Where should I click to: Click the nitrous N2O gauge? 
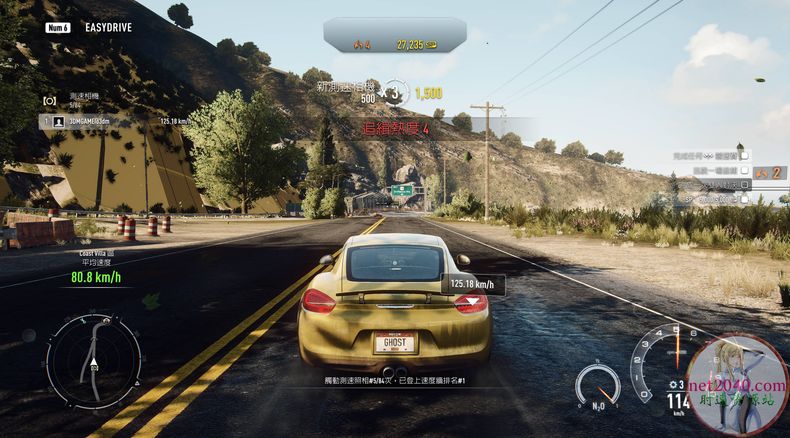click(x=597, y=385)
